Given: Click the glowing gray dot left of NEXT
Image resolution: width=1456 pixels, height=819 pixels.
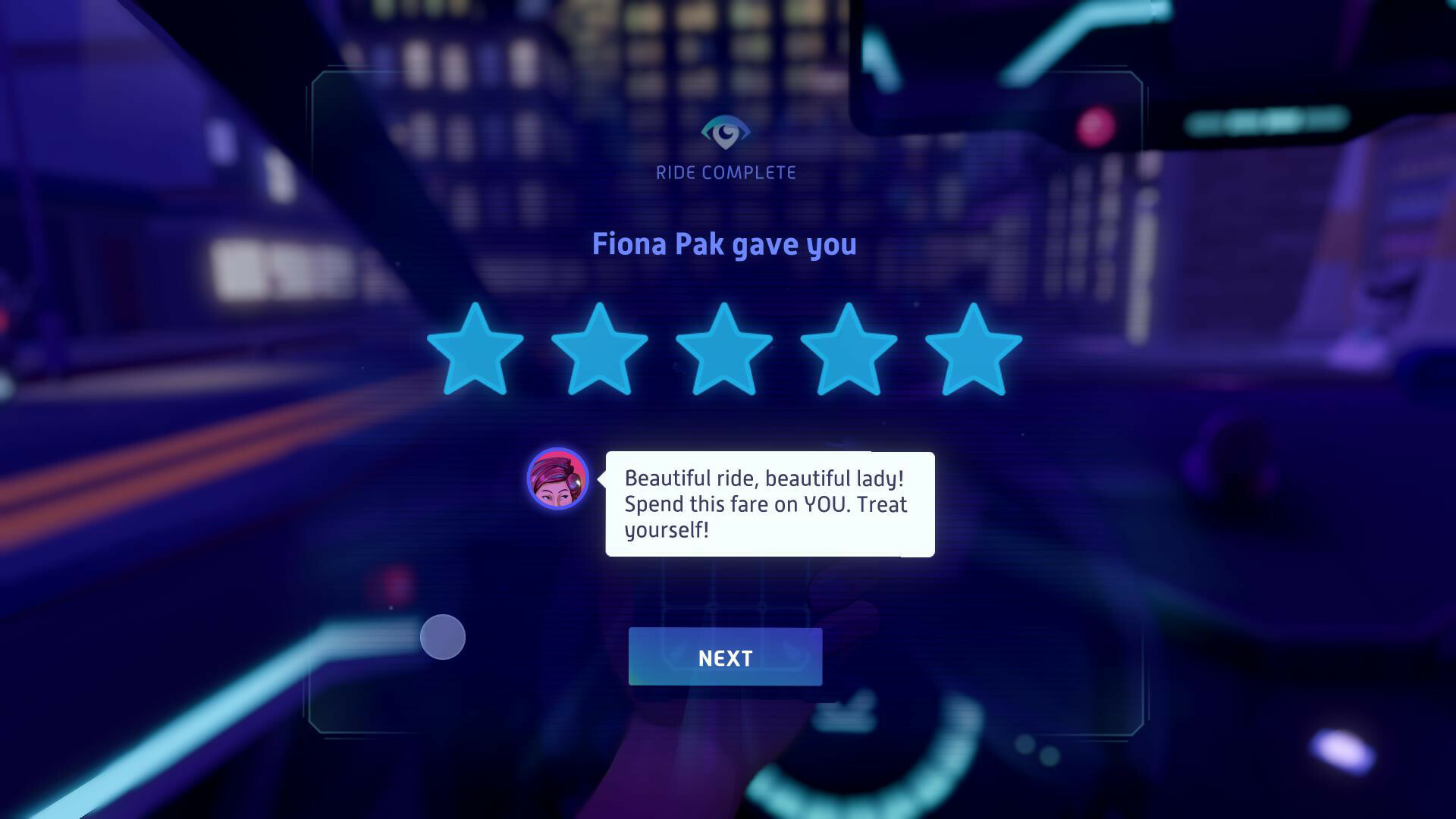Looking at the screenshot, I should pos(443,637).
